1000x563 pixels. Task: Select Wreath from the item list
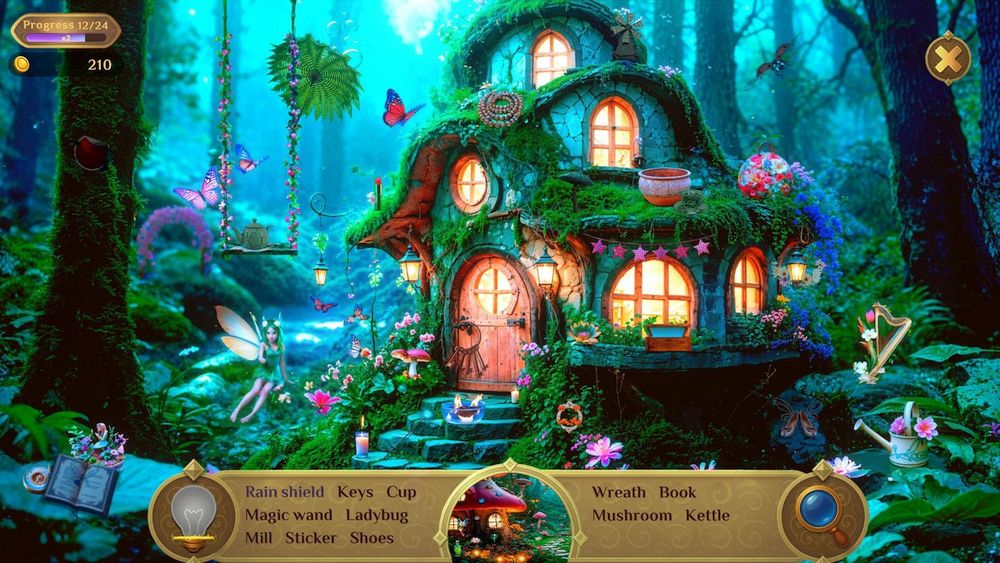(618, 492)
